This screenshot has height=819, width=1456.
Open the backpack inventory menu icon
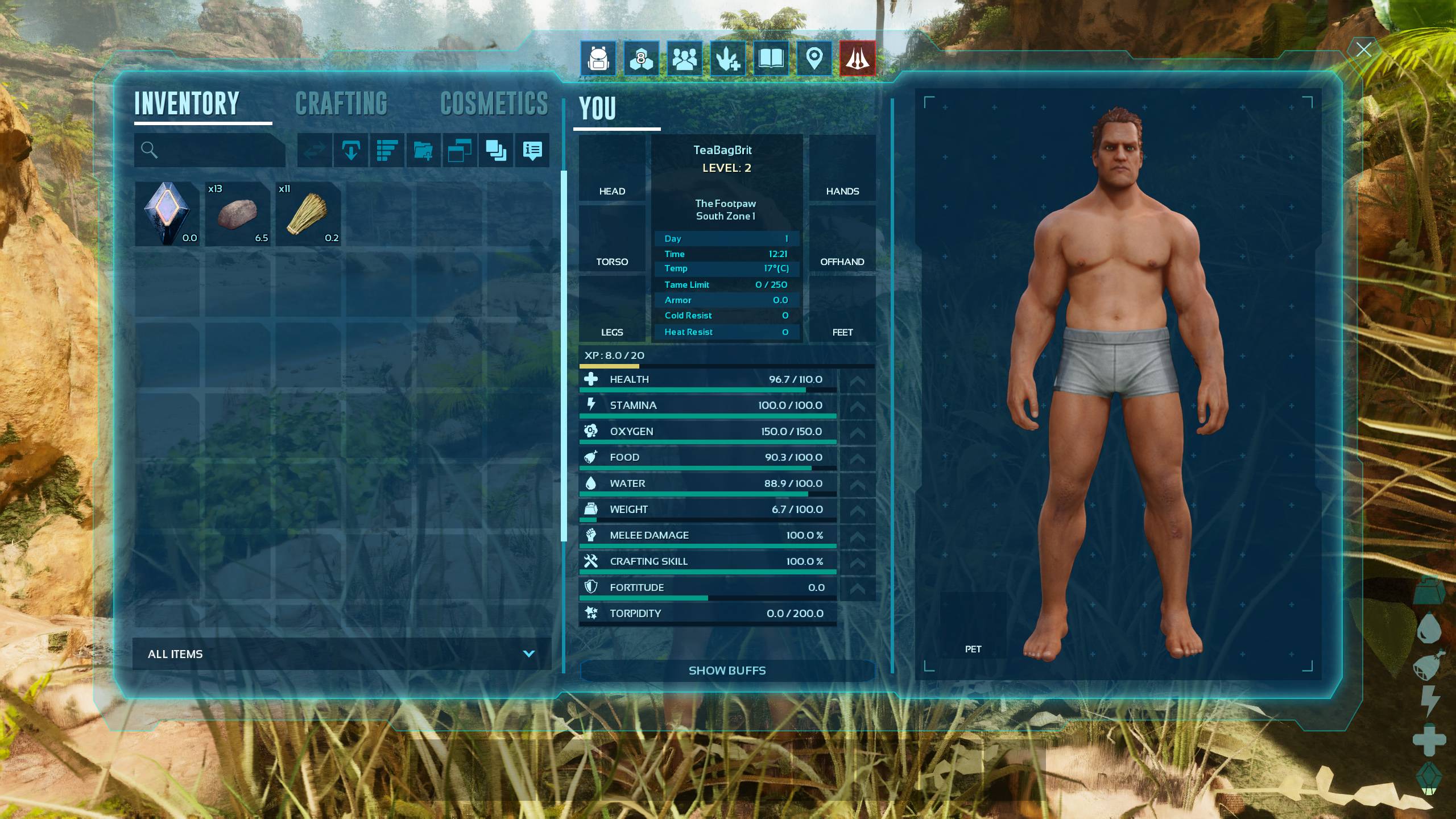tap(598, 58)
